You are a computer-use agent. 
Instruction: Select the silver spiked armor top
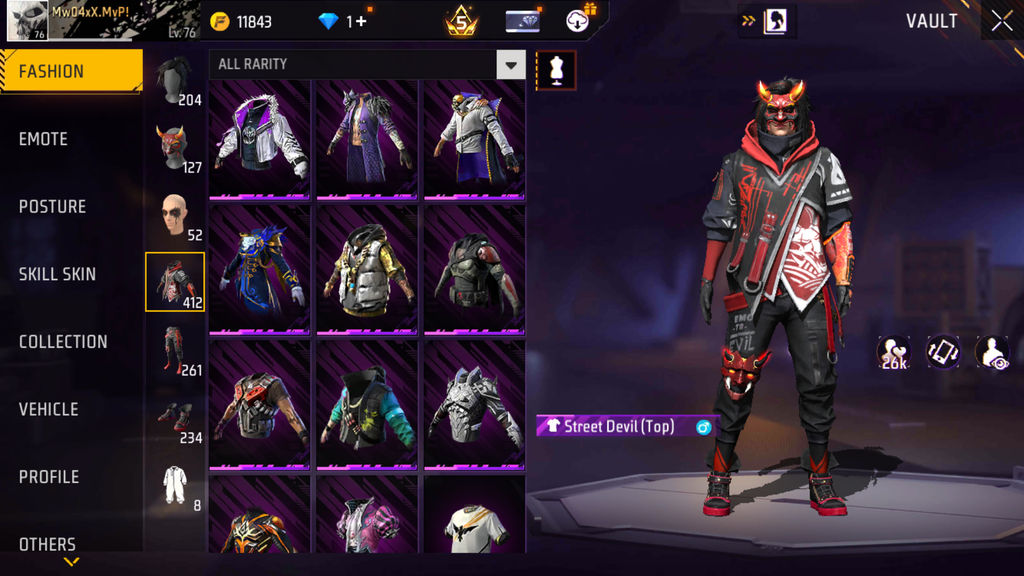point(474,405)
